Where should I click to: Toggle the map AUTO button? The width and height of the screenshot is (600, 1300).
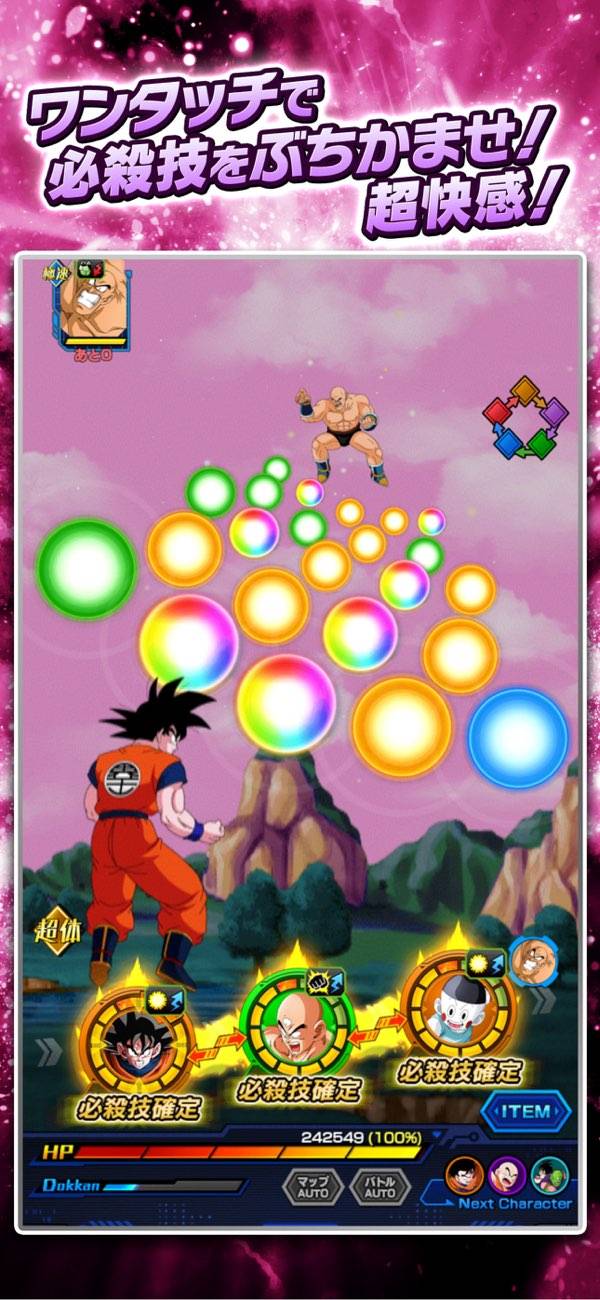click(313, 1187)
